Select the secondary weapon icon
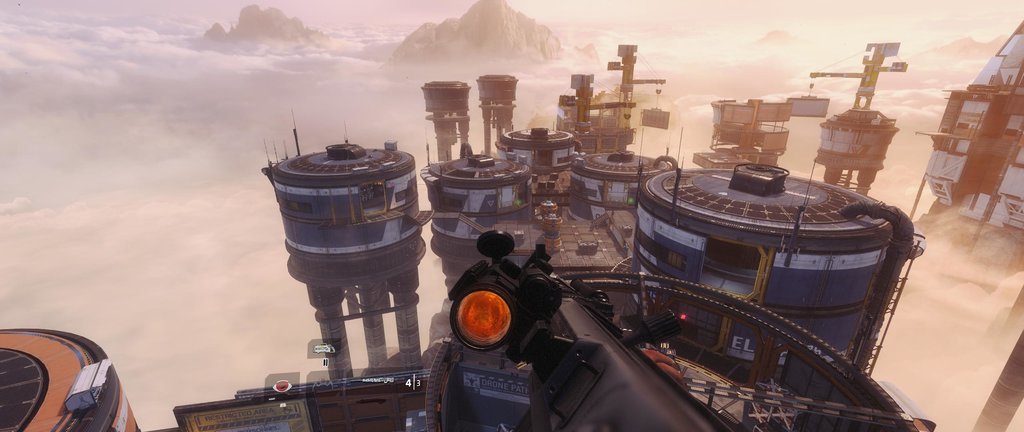1024x432 pixels. (x=323, y=349)
